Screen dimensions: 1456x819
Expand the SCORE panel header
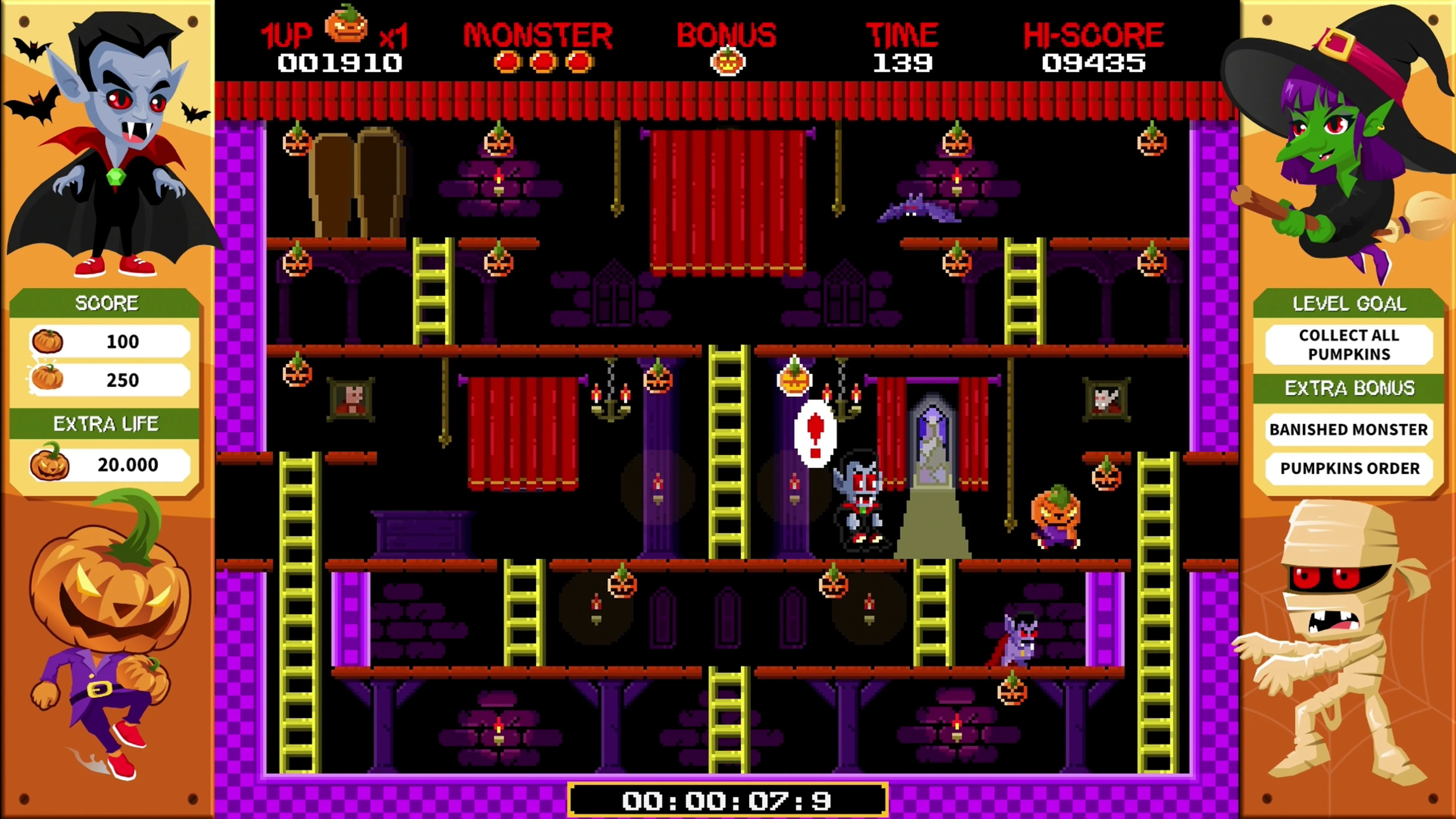point(107,303)
